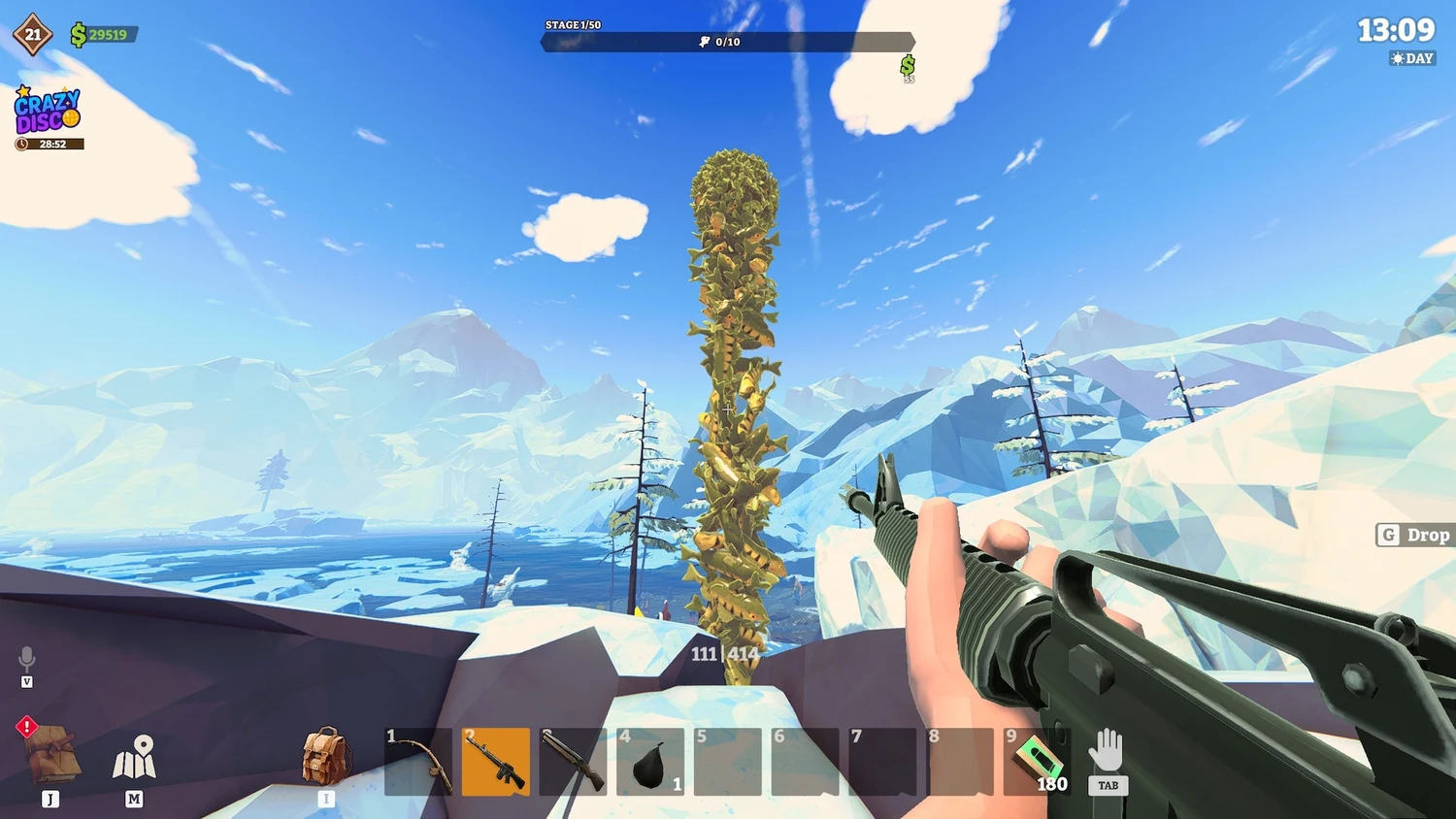Equip the shotgun in the hotbar

[573, 762]
